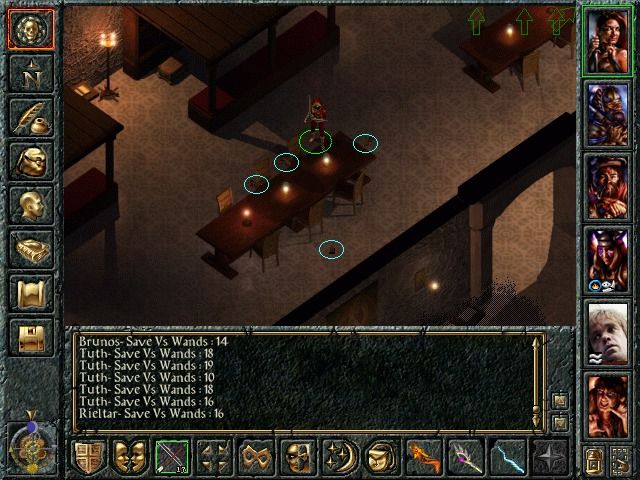Open the journal with the quill icon
This screenshot has height=480, width=640.
(29, 118)
